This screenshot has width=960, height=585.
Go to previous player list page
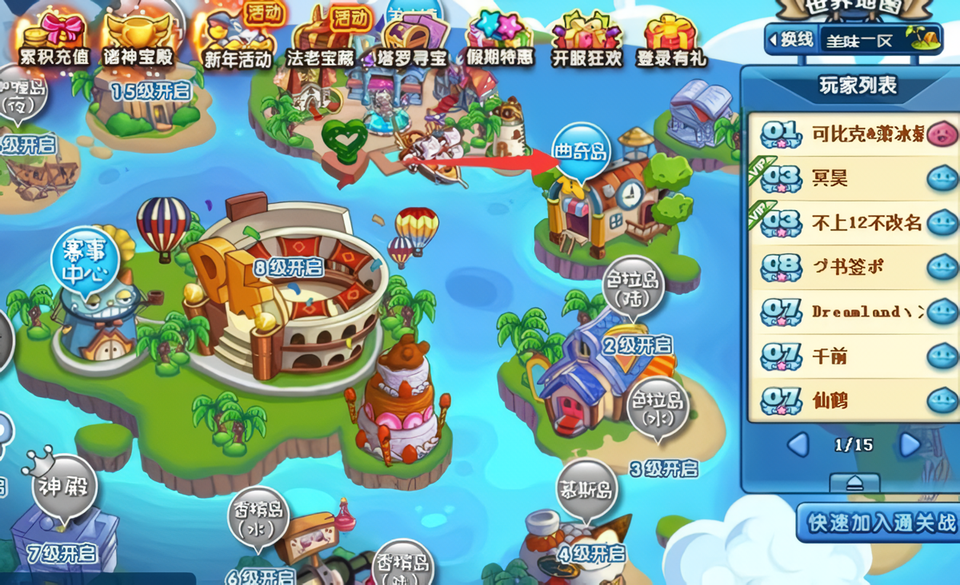point(797,444)
